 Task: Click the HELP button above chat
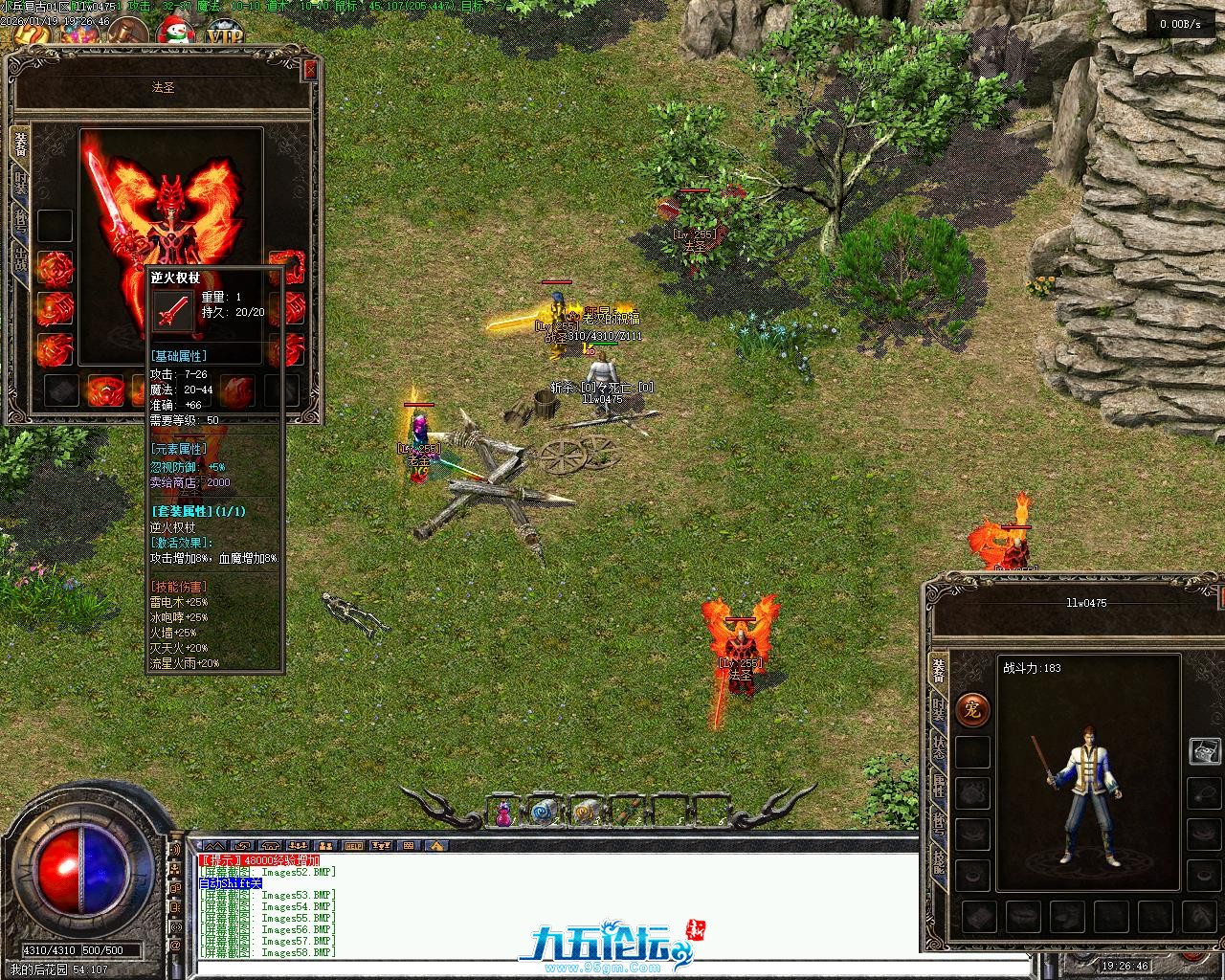click(354, 846)
